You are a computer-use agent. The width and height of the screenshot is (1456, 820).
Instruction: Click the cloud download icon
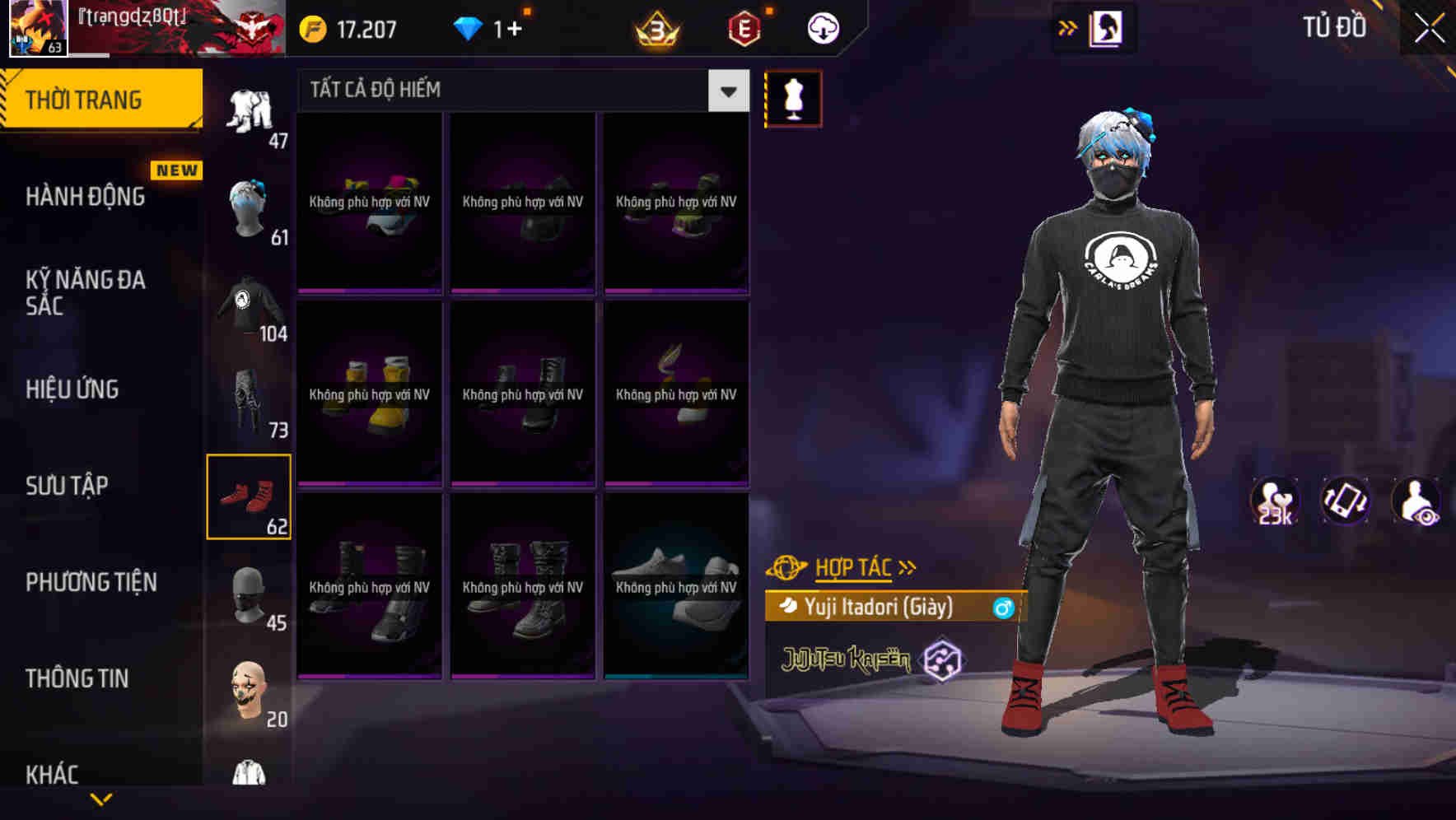pyautogui.click(x=823, y=27)
